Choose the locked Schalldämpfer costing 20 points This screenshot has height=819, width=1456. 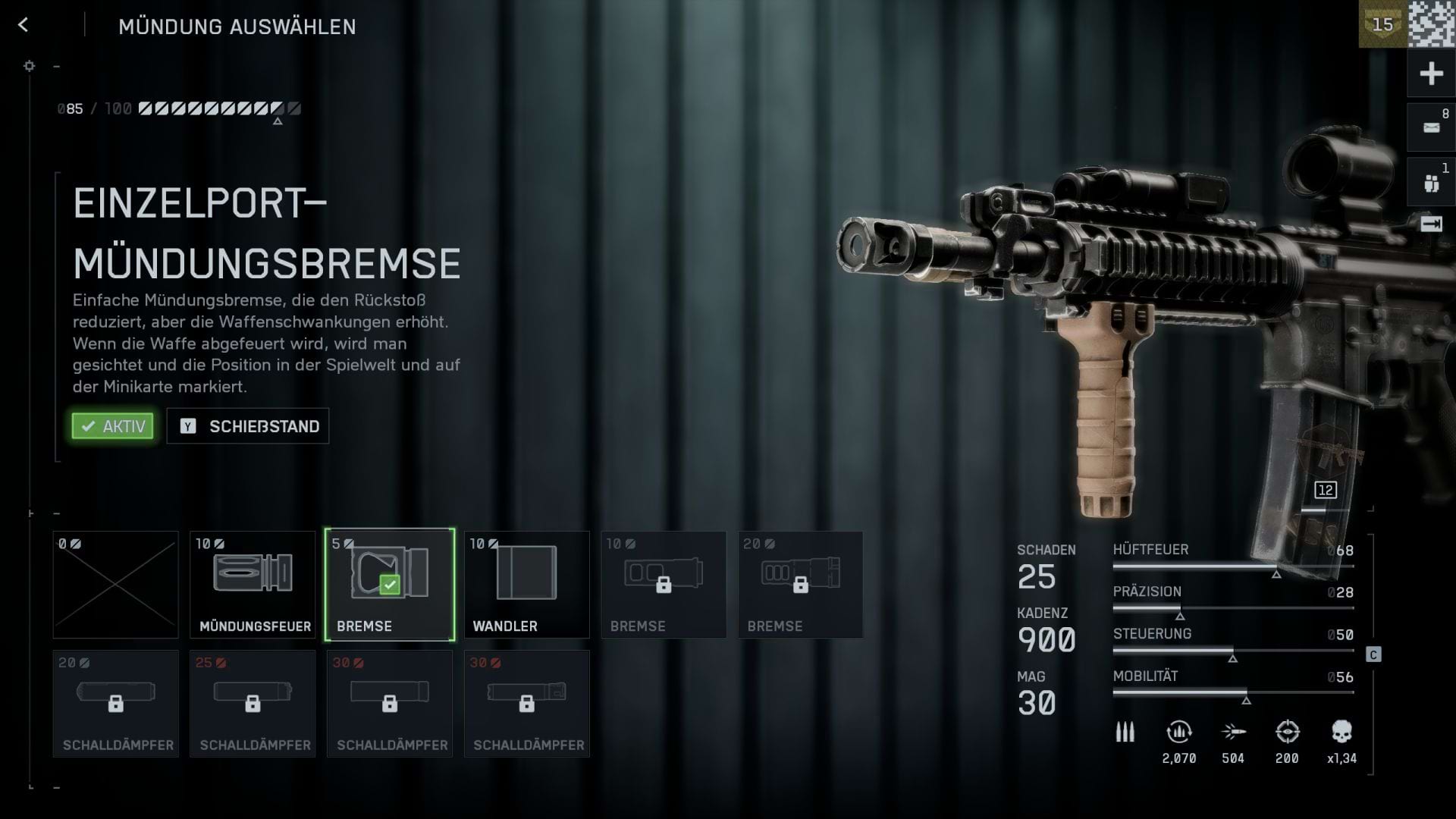point(115,704)
